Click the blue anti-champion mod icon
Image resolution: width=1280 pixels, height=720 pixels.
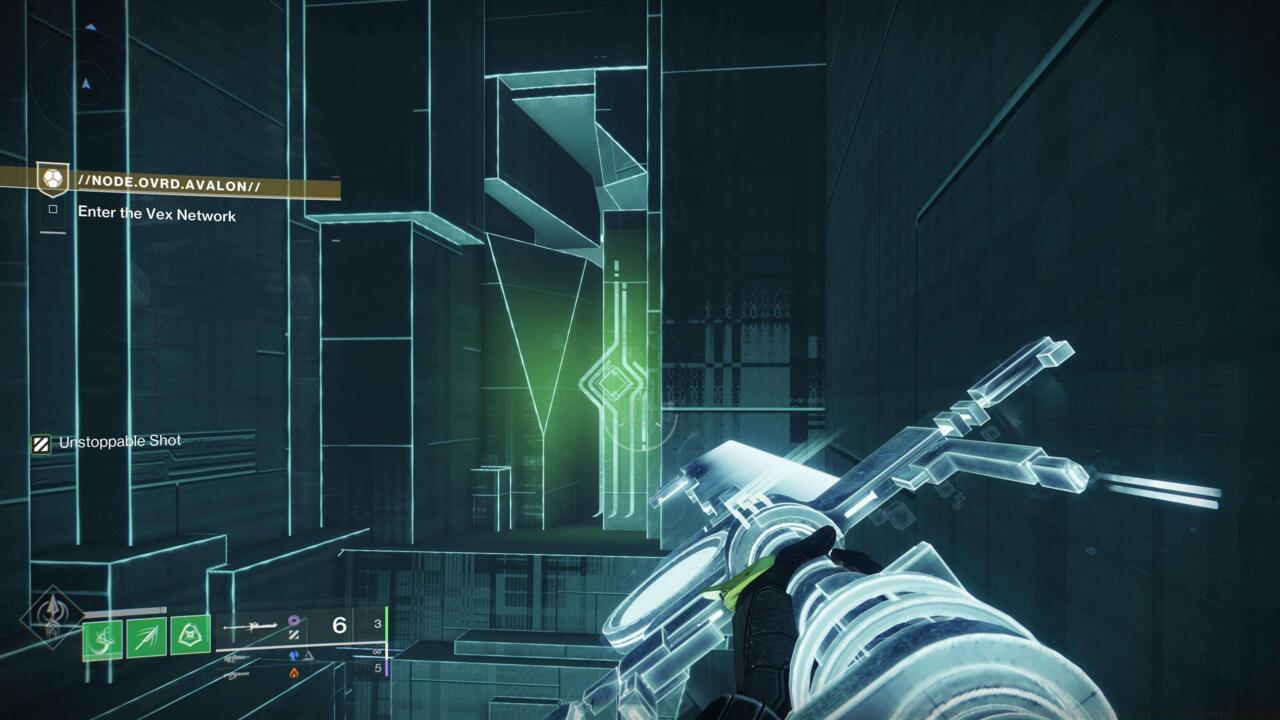[x=293, y=657]
